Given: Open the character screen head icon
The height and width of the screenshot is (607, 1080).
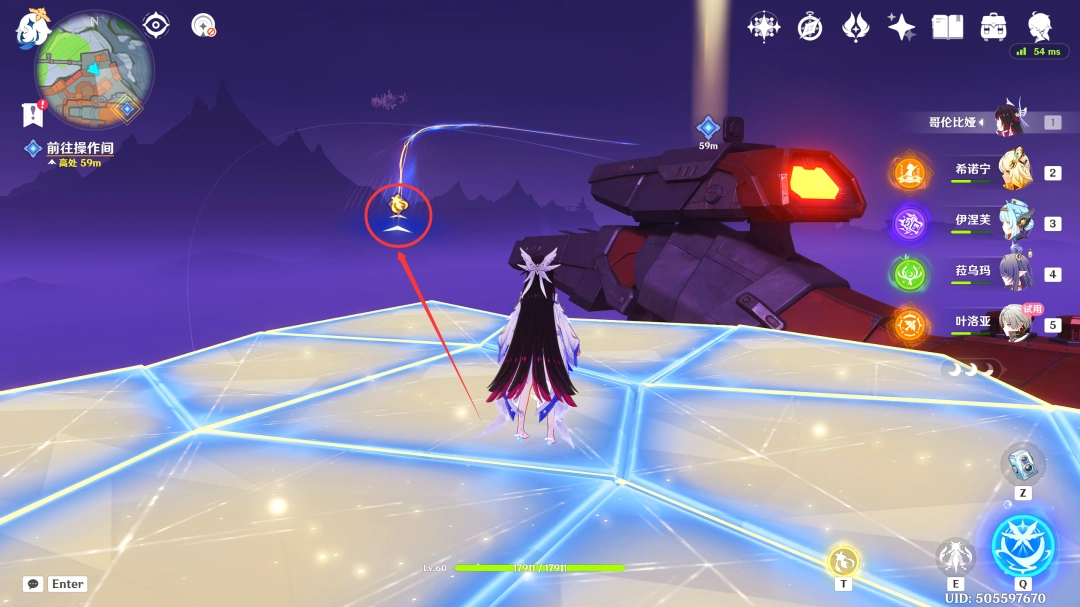Looking at the screenshot, I should 1040,27.
